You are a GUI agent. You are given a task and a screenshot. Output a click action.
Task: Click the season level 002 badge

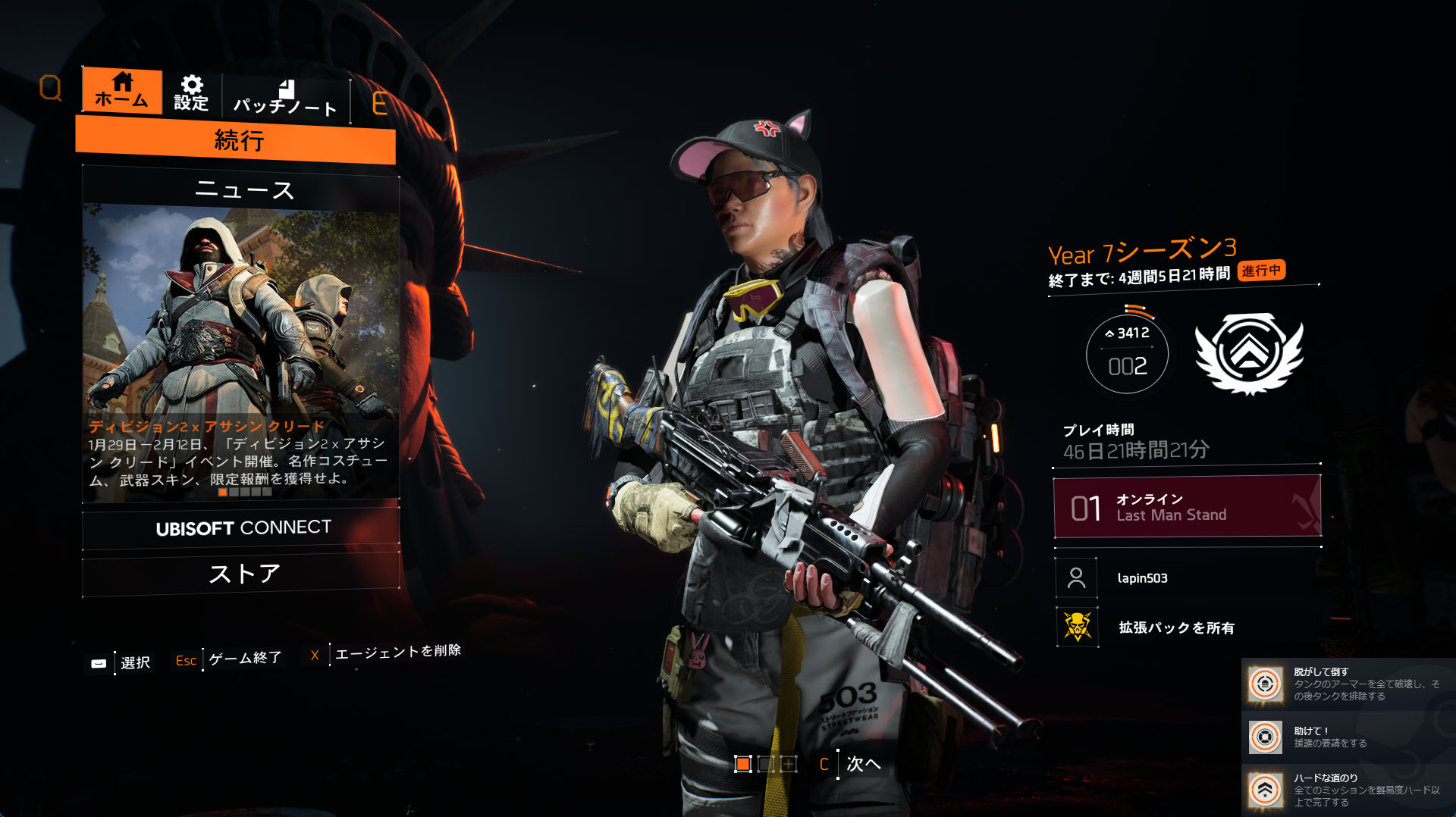pos(1127,354)
